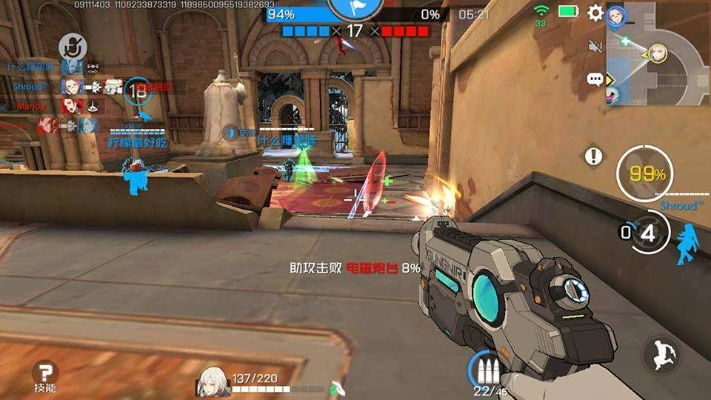Open the skill help question mark

pos(44,372)
